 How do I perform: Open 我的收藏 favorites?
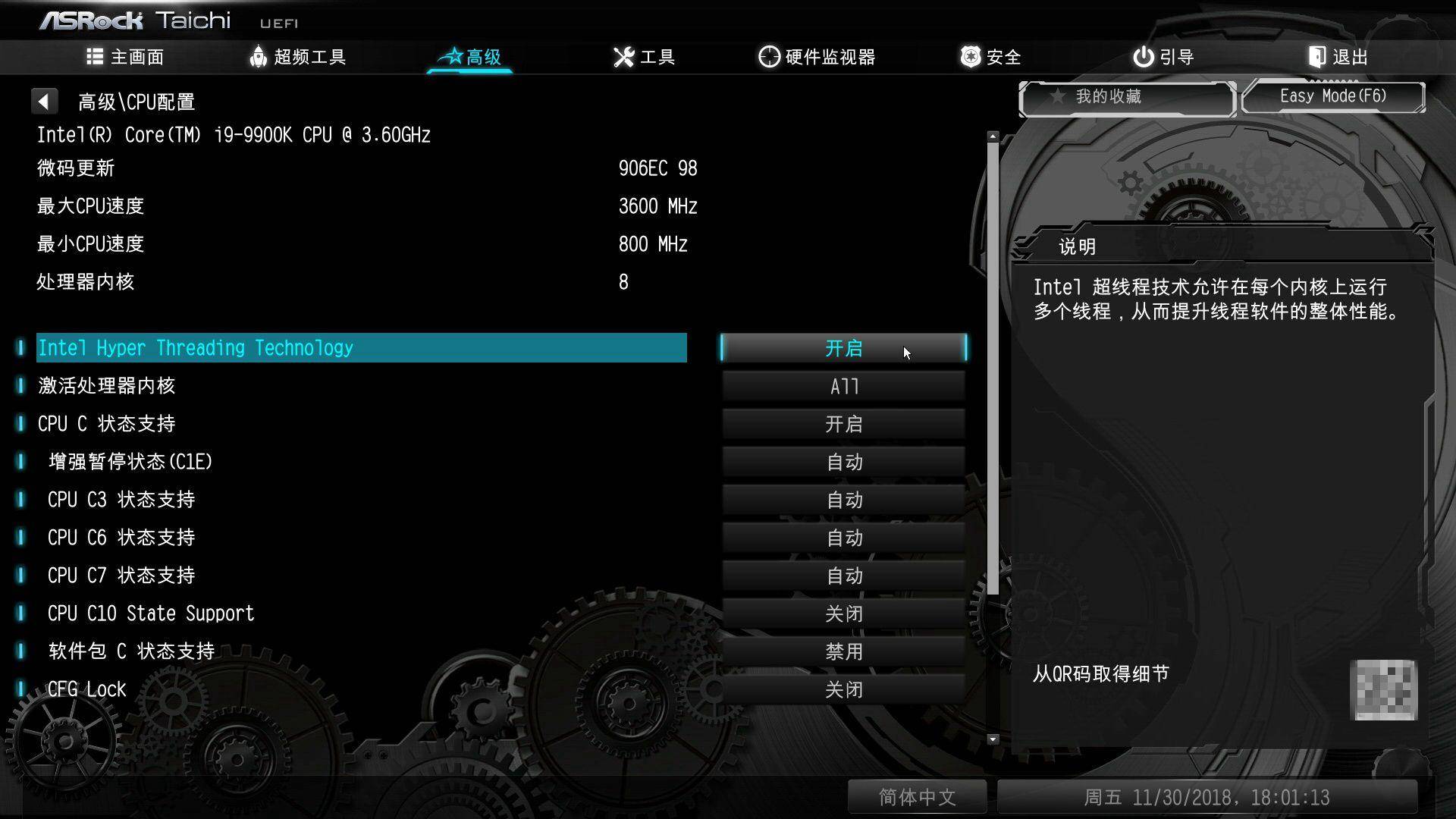[x=1126, y=97]
